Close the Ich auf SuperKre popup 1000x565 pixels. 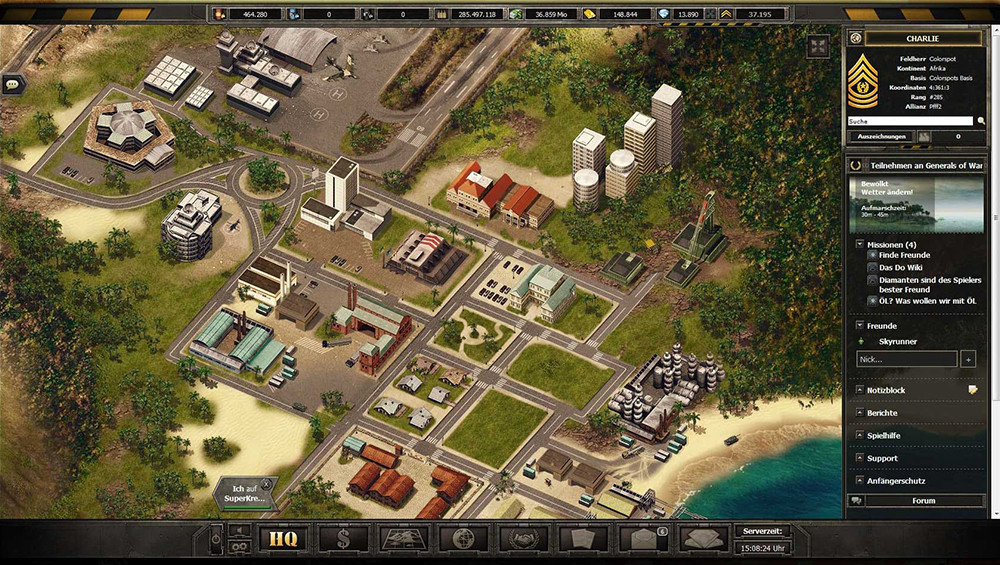267,483
